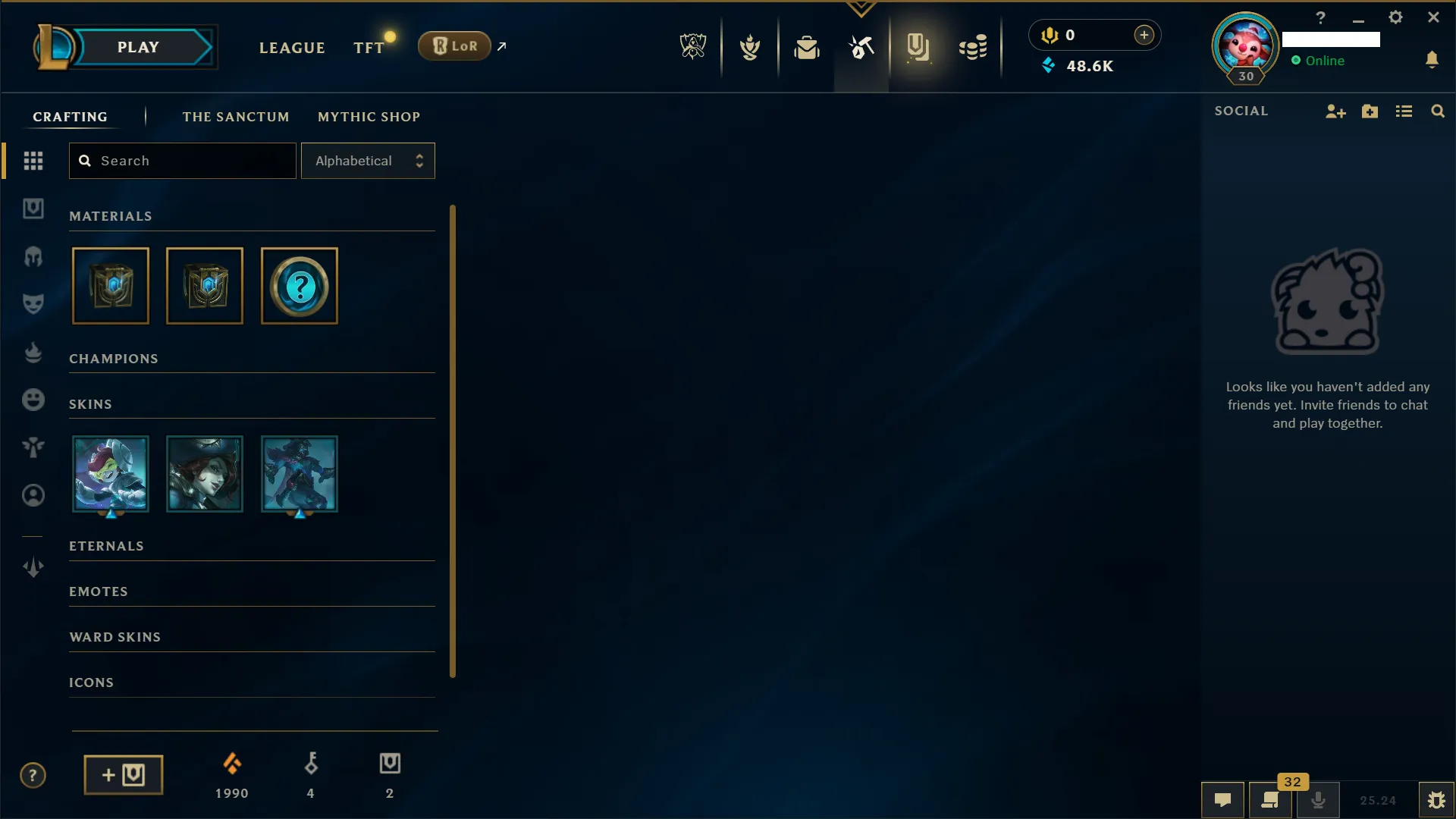Open the Summoner Icons category in sidebar
Screen dimensions: 1456x819
point(33,494)
